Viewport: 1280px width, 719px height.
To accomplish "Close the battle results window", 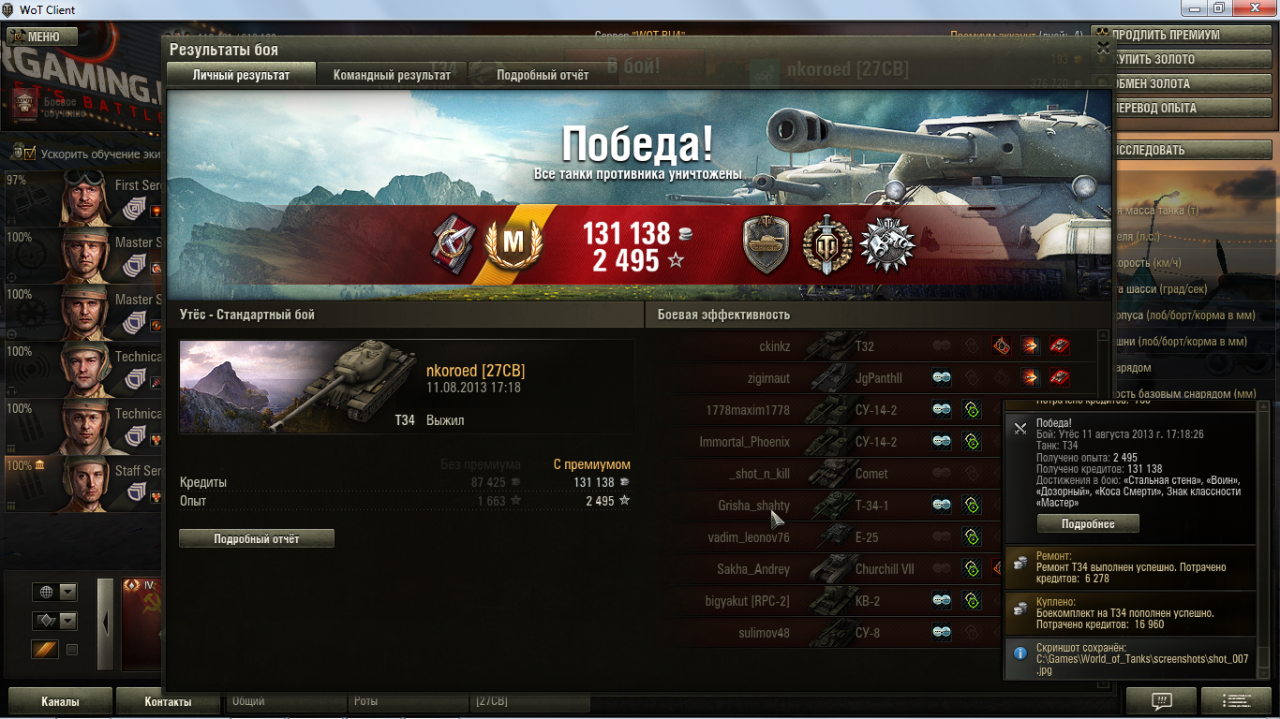I will click(x=1103, y=47).
